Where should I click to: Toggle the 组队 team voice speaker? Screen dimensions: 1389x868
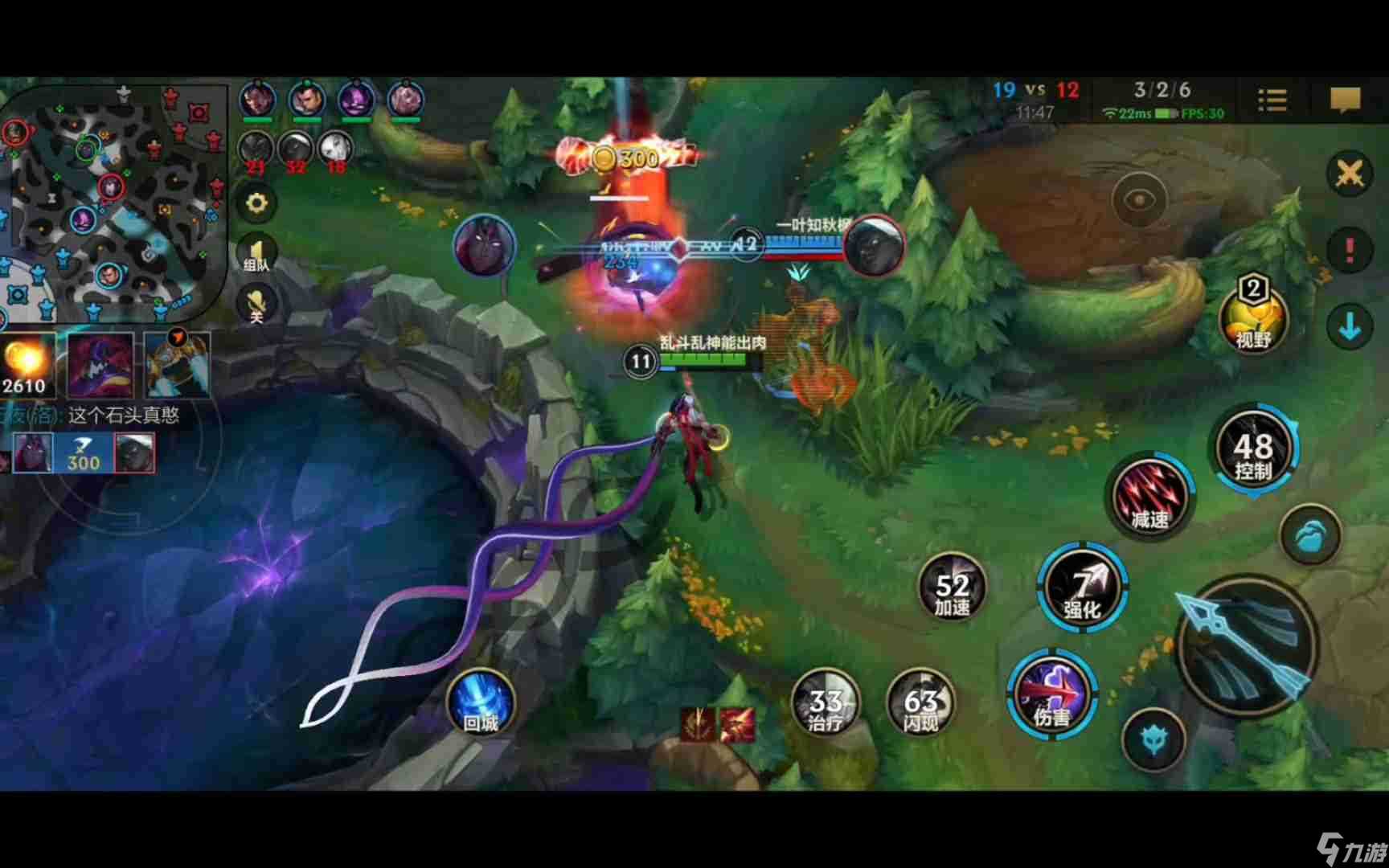[256, 254]
